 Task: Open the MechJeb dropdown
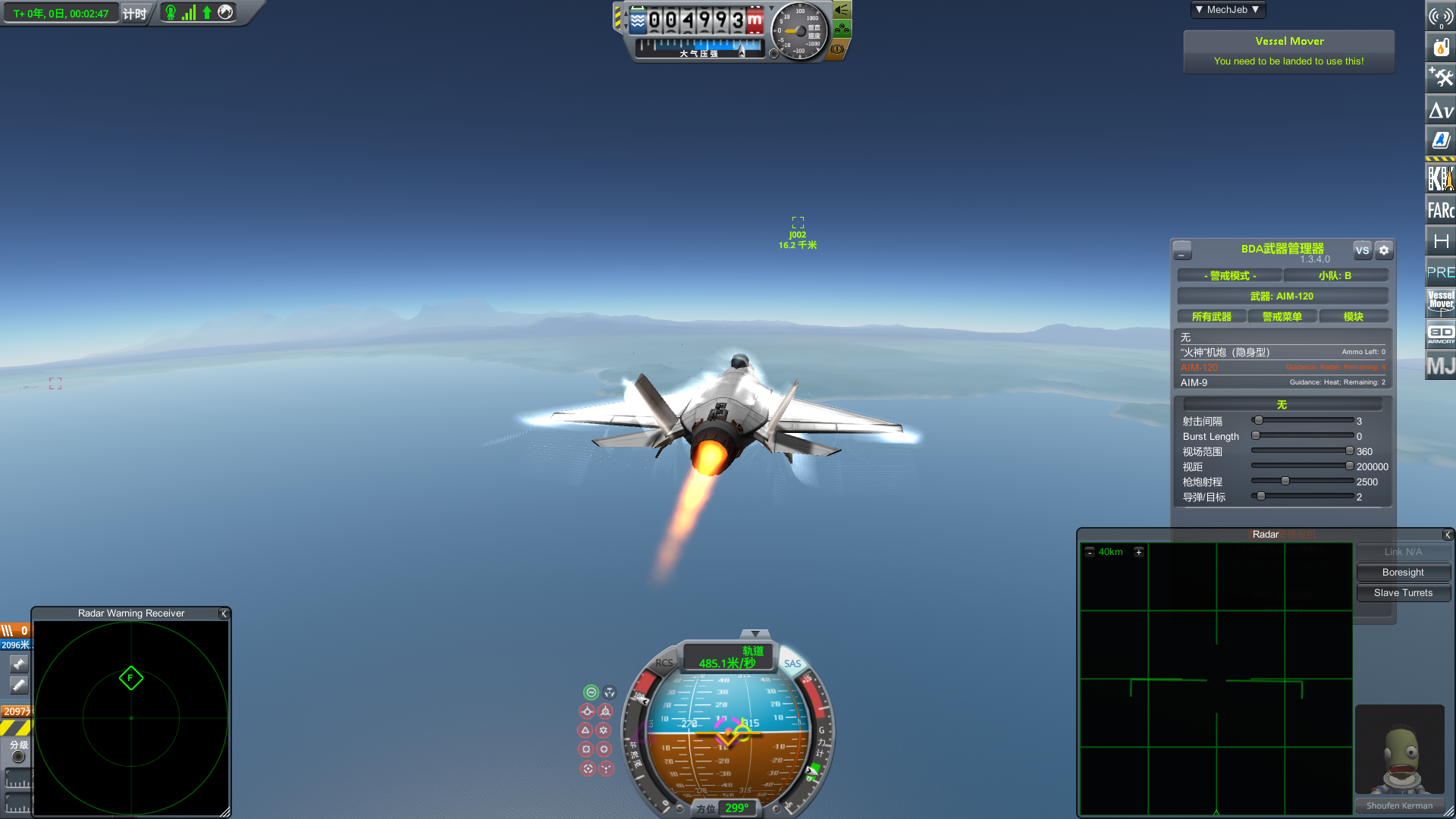click(1227, 10)
